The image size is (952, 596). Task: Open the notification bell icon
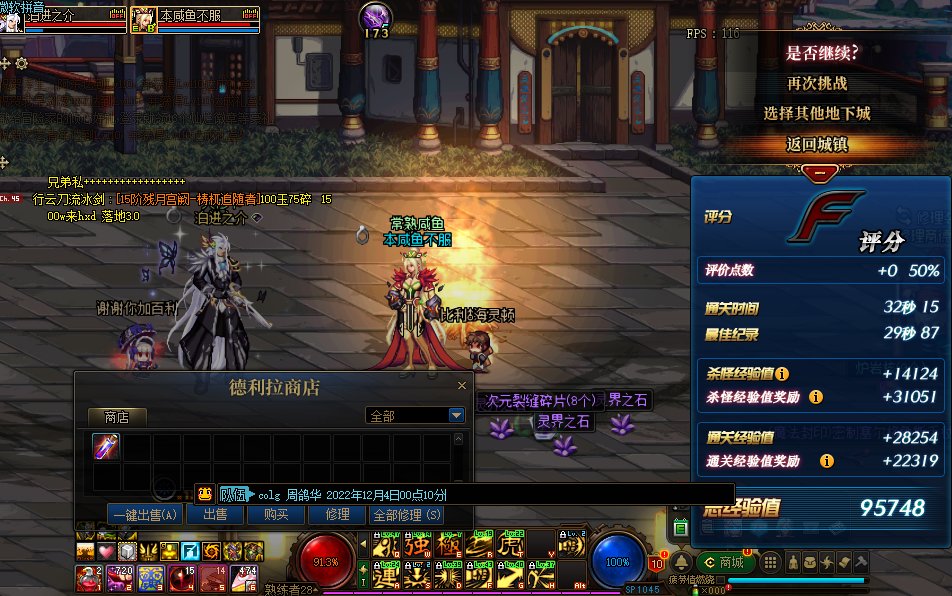681,562
